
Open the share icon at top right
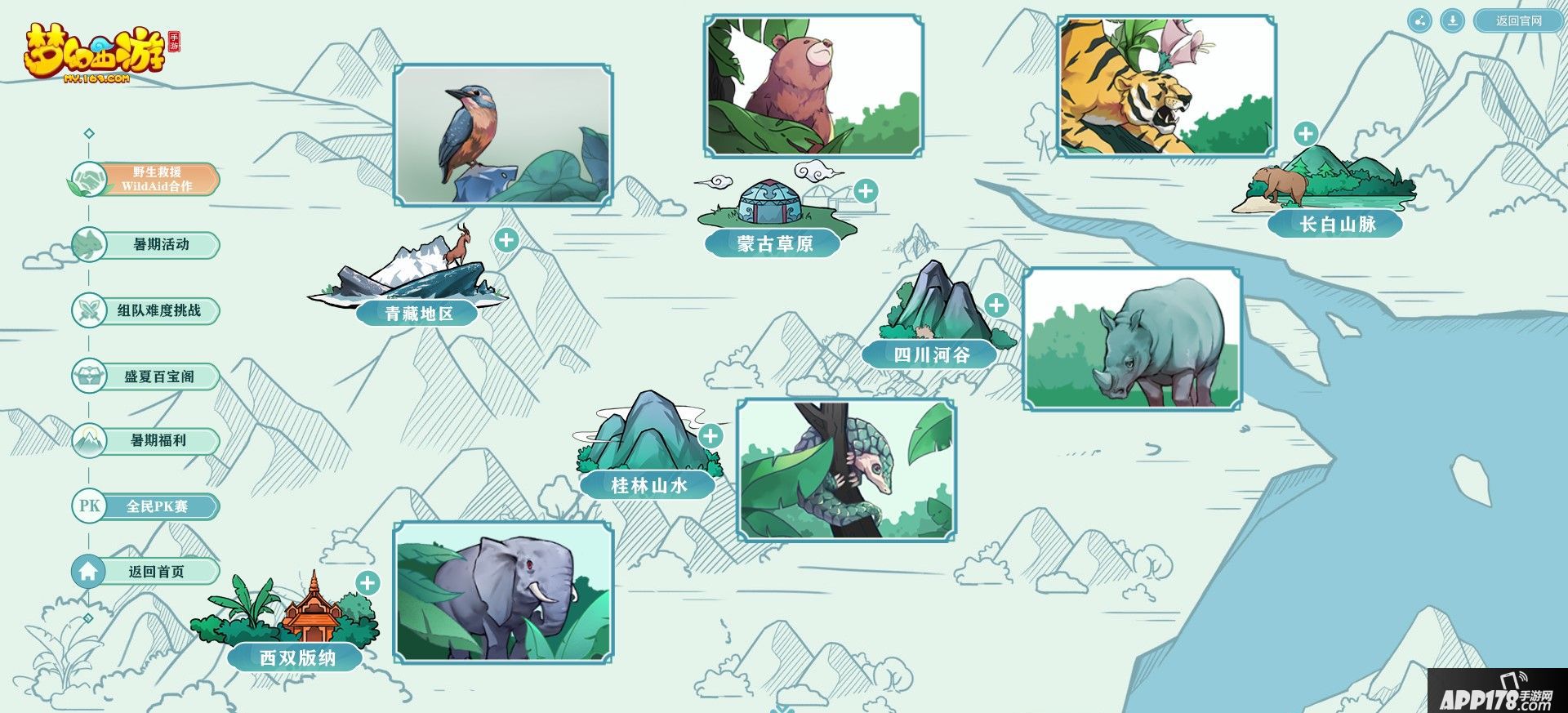point(1419,22)
